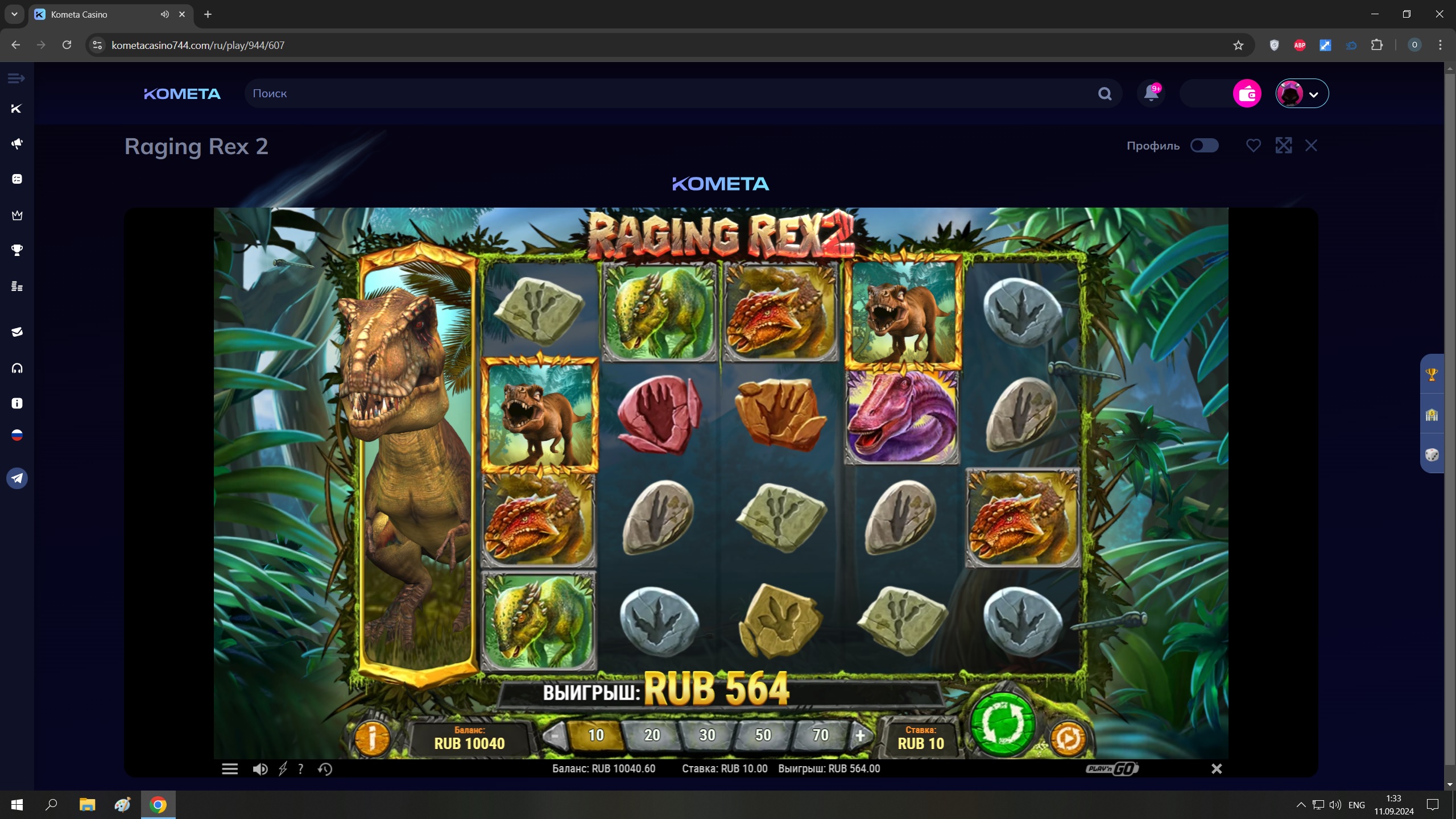The height and width of the screenshot is (819, 1456).
Task: Mute game sound with speaker icon
Action: click(x=260, y=769)
